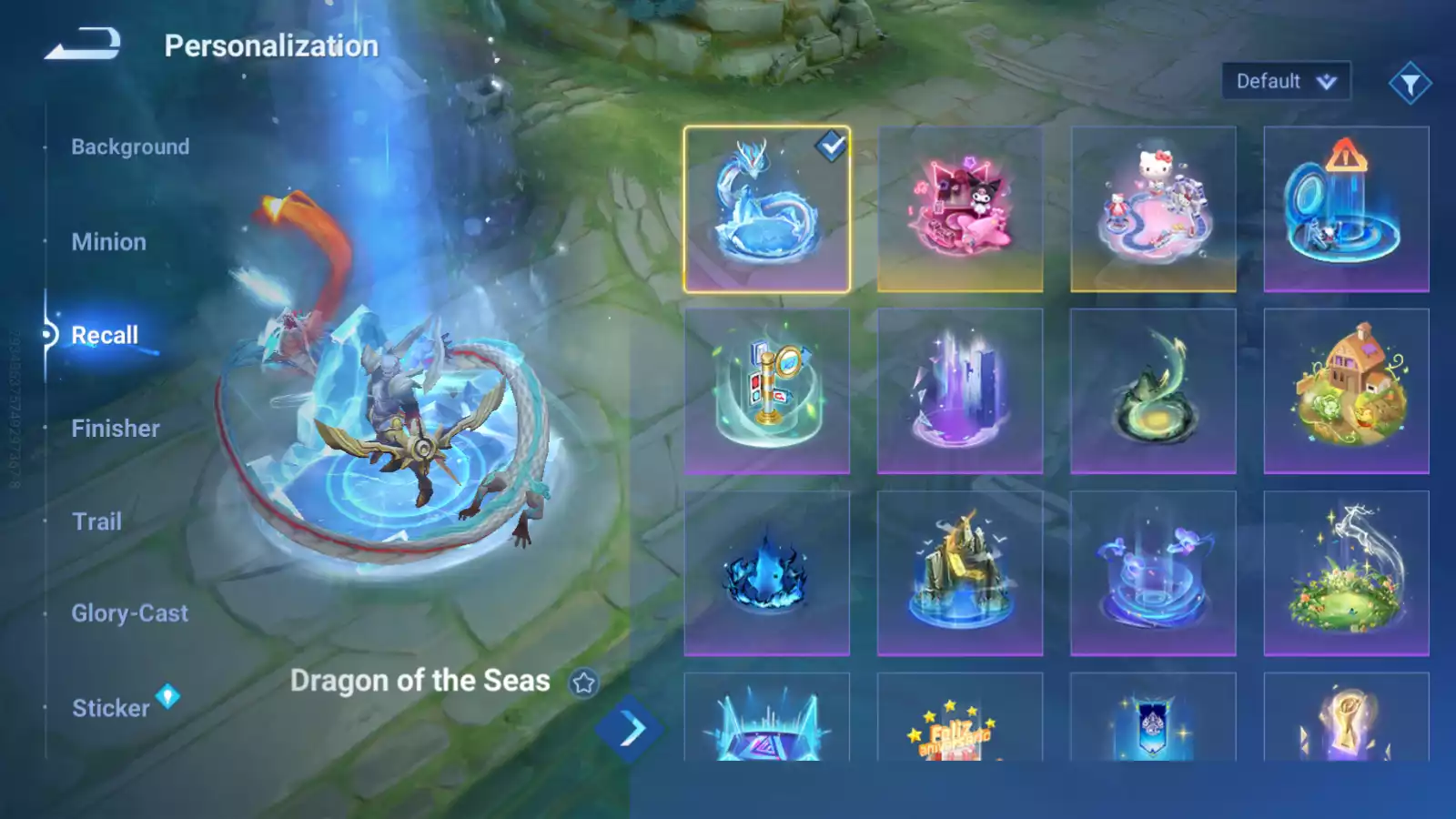Select the Recall tab
1456x819 pixels.
point(105,335)
